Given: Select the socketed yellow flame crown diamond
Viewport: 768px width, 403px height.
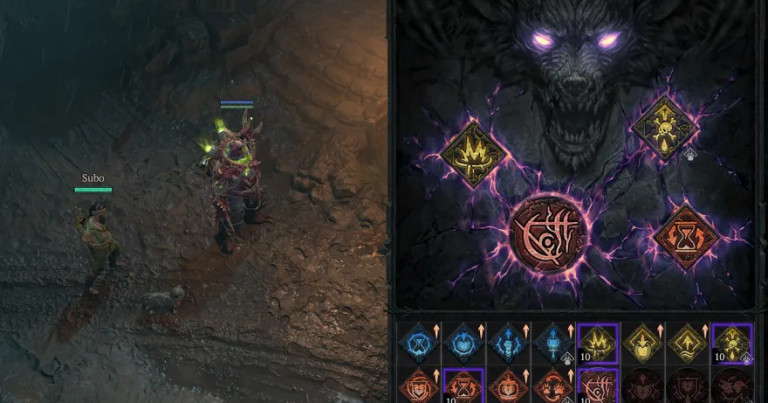Looking at the screenshot, I should [473, 154].
